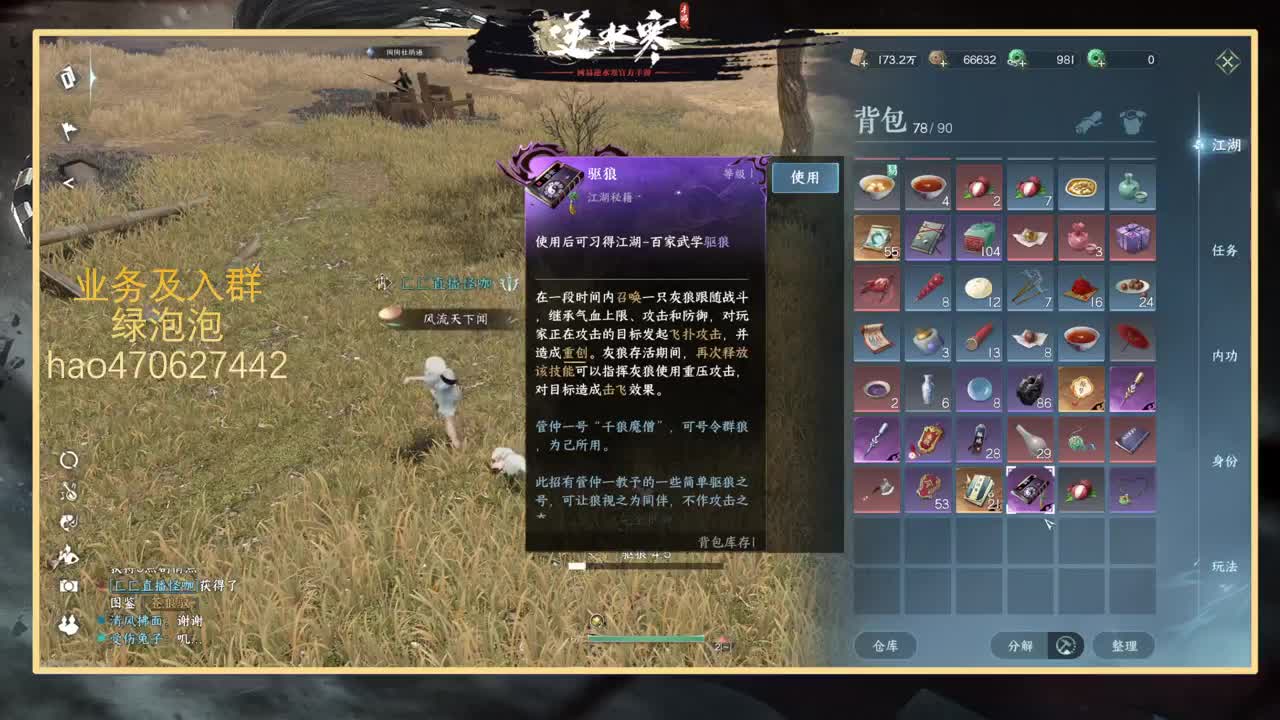
Task: Select the highlighted 驱狼 item in the backpack grid
Action: point(1032,489)
